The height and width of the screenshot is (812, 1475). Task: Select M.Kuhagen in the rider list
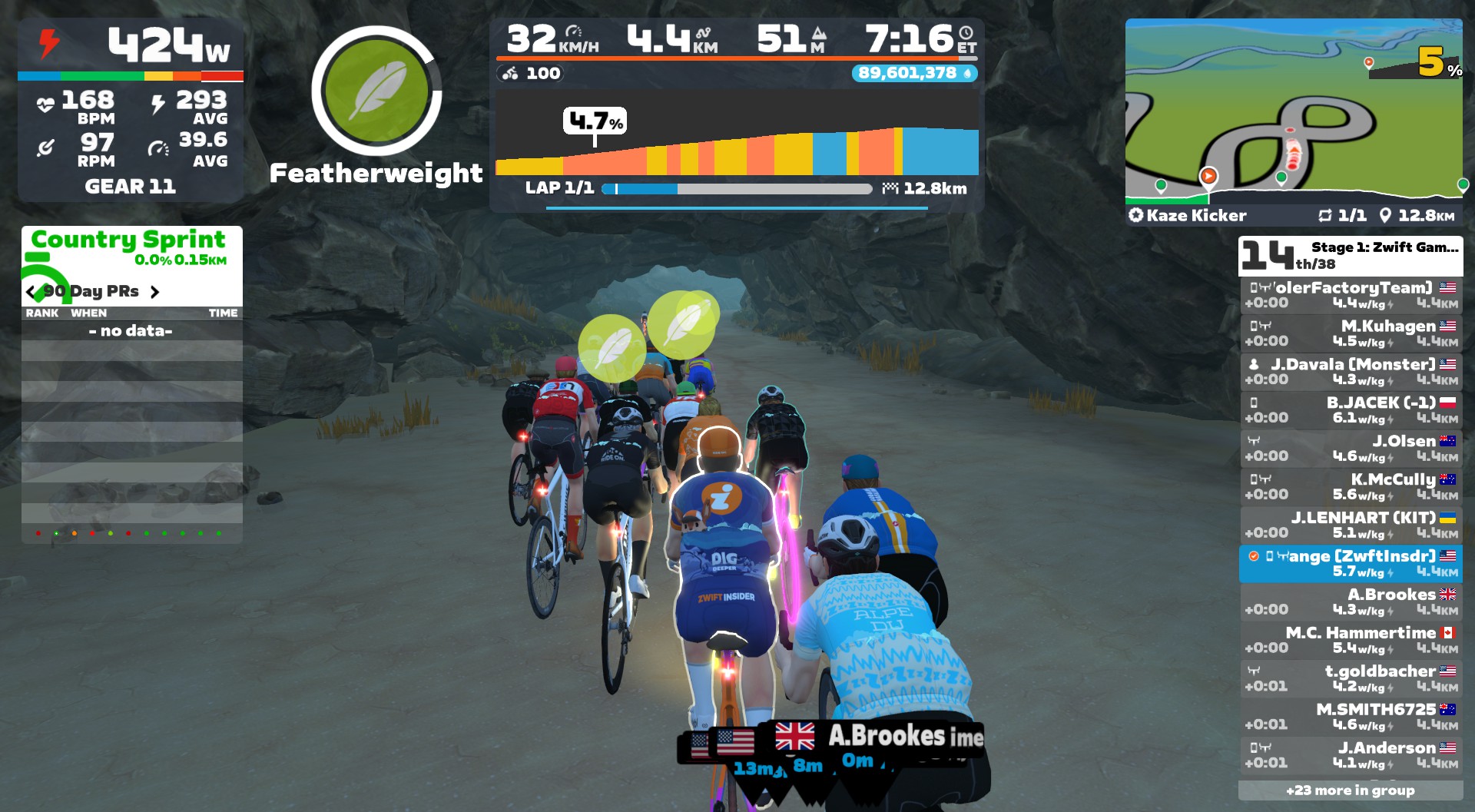click(1351, 333)
